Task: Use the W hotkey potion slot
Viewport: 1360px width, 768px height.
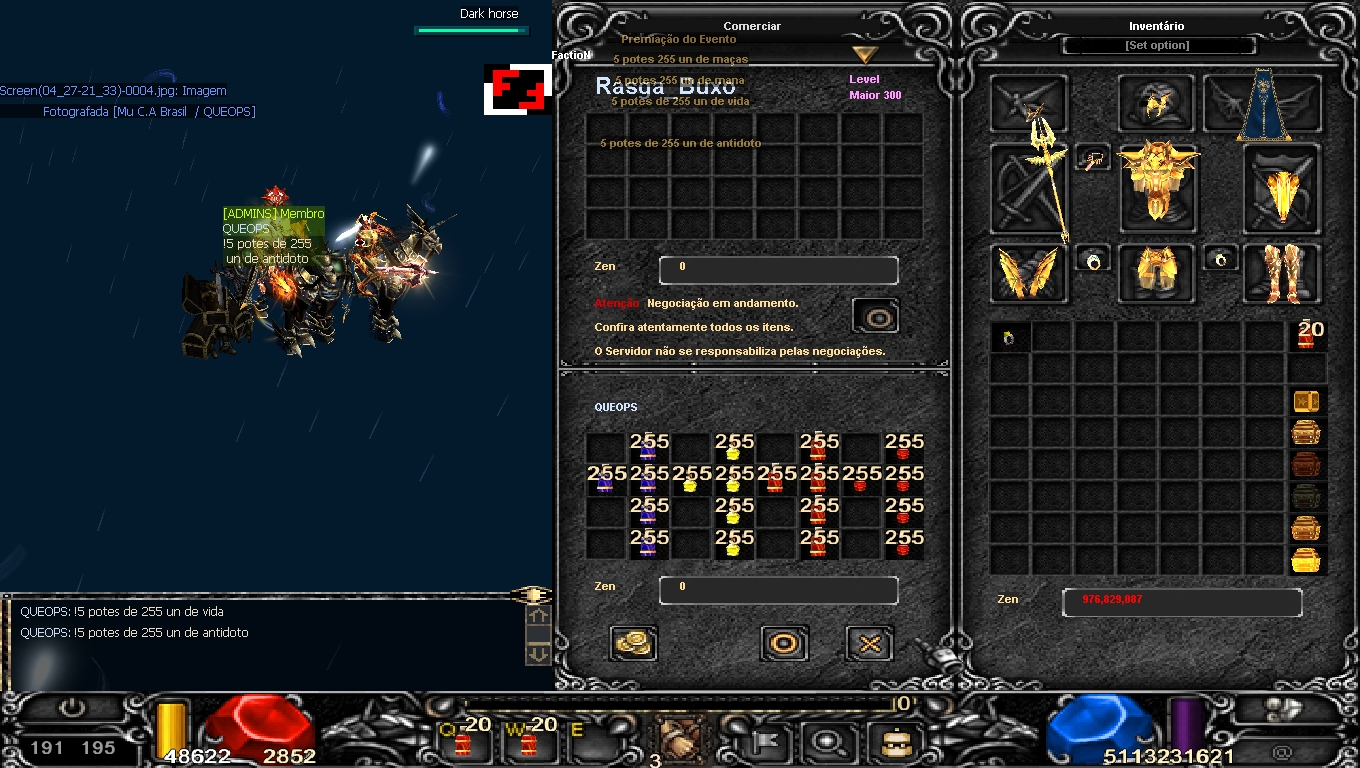Action: pyautogui.click(x=529, y=741)
